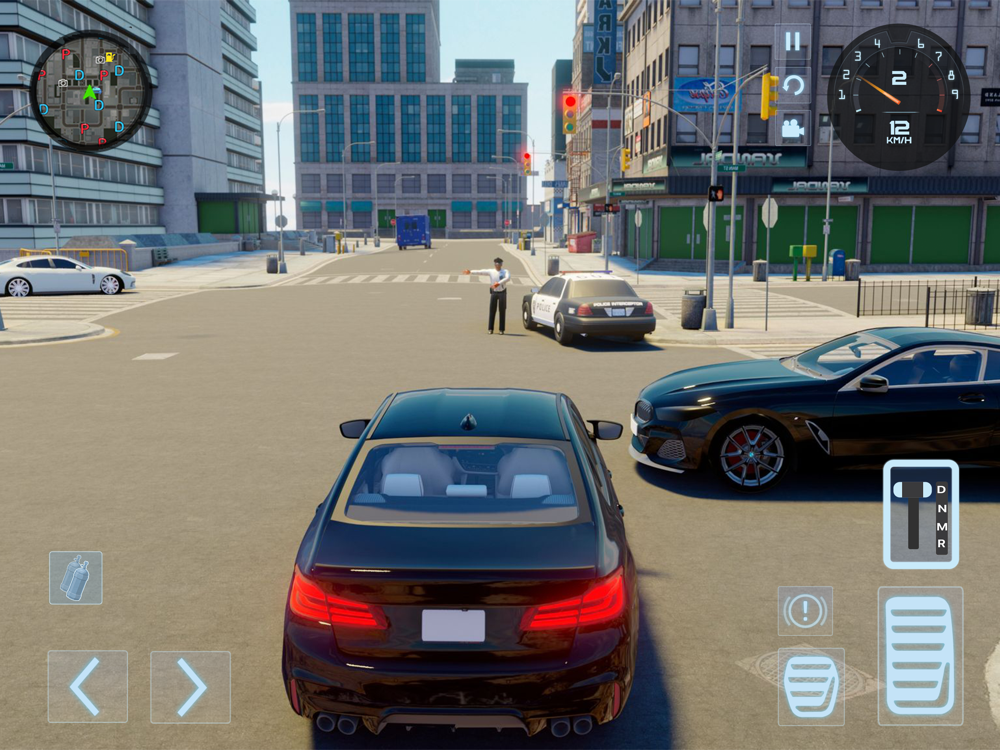Image resolution: width=1000 pixels, height=750 pixels.
Task: Pause the game with the pause button
Action: coord(792,42)
